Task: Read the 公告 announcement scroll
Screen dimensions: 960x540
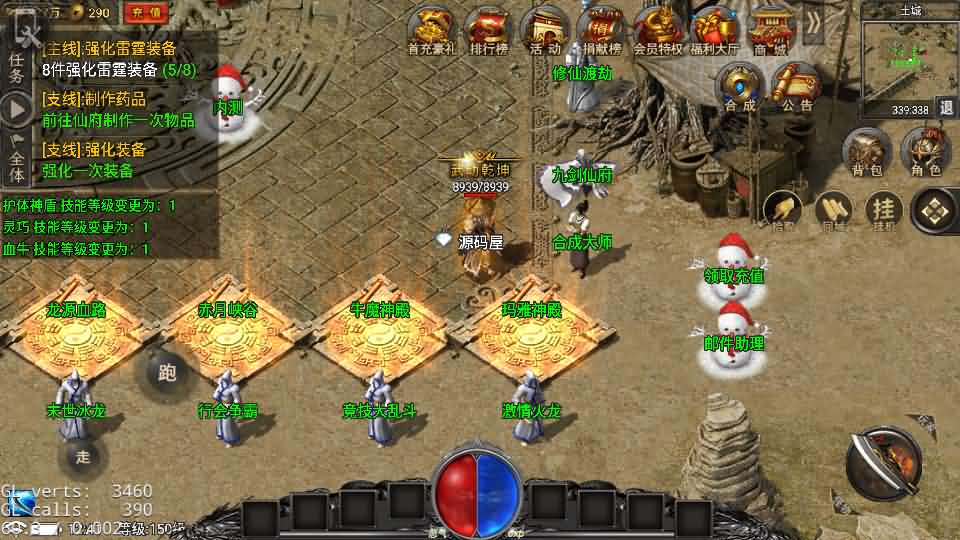Action: (x=797, y=86)
